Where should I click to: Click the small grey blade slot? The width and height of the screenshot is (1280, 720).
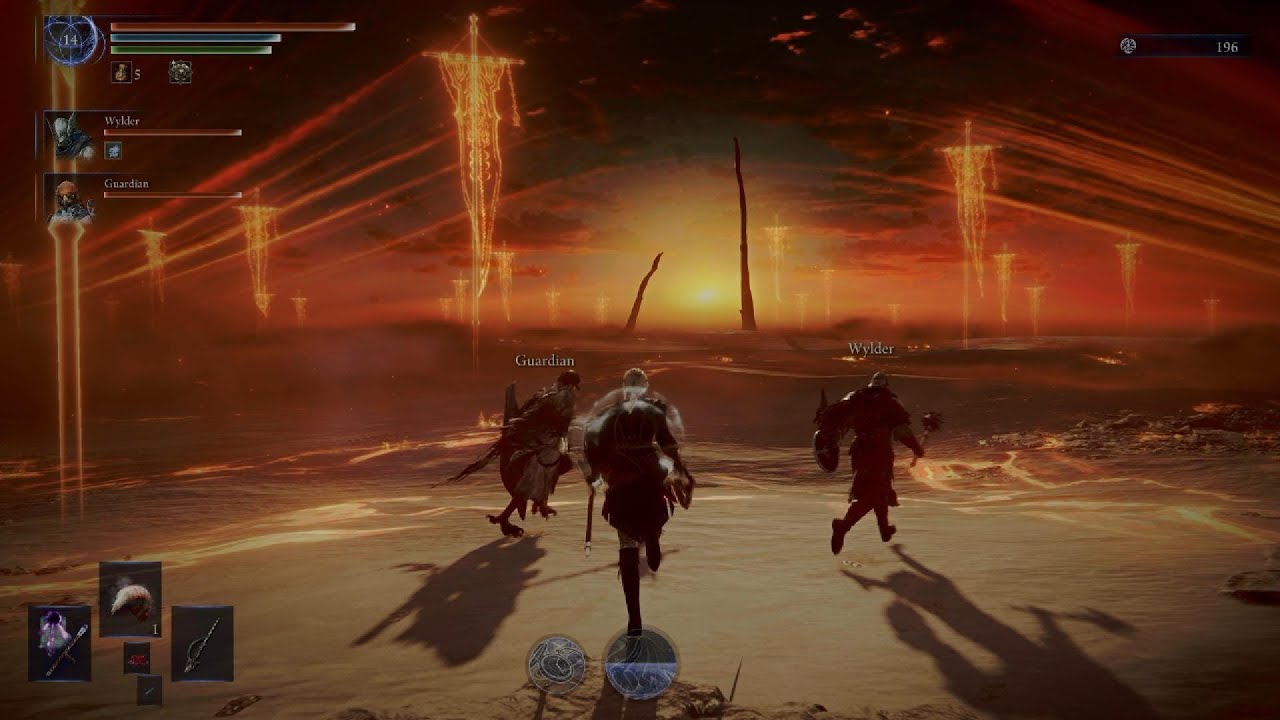pos(148,689)
